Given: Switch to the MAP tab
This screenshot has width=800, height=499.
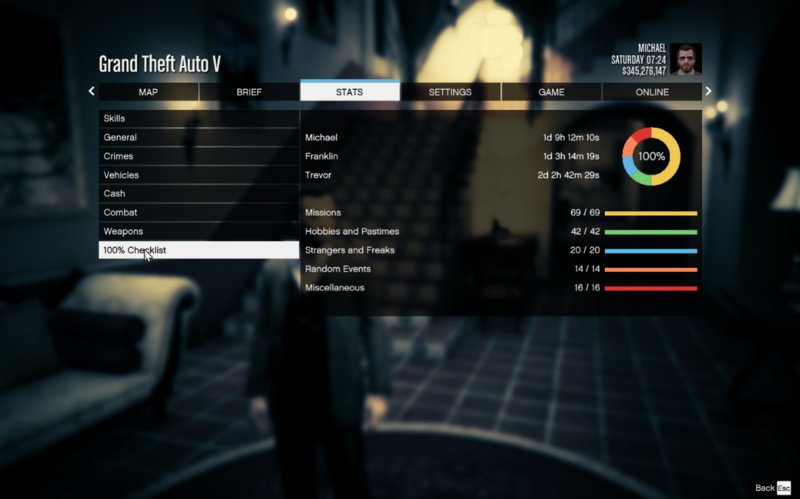Looking at the screenshot, I should click(148, 92).
